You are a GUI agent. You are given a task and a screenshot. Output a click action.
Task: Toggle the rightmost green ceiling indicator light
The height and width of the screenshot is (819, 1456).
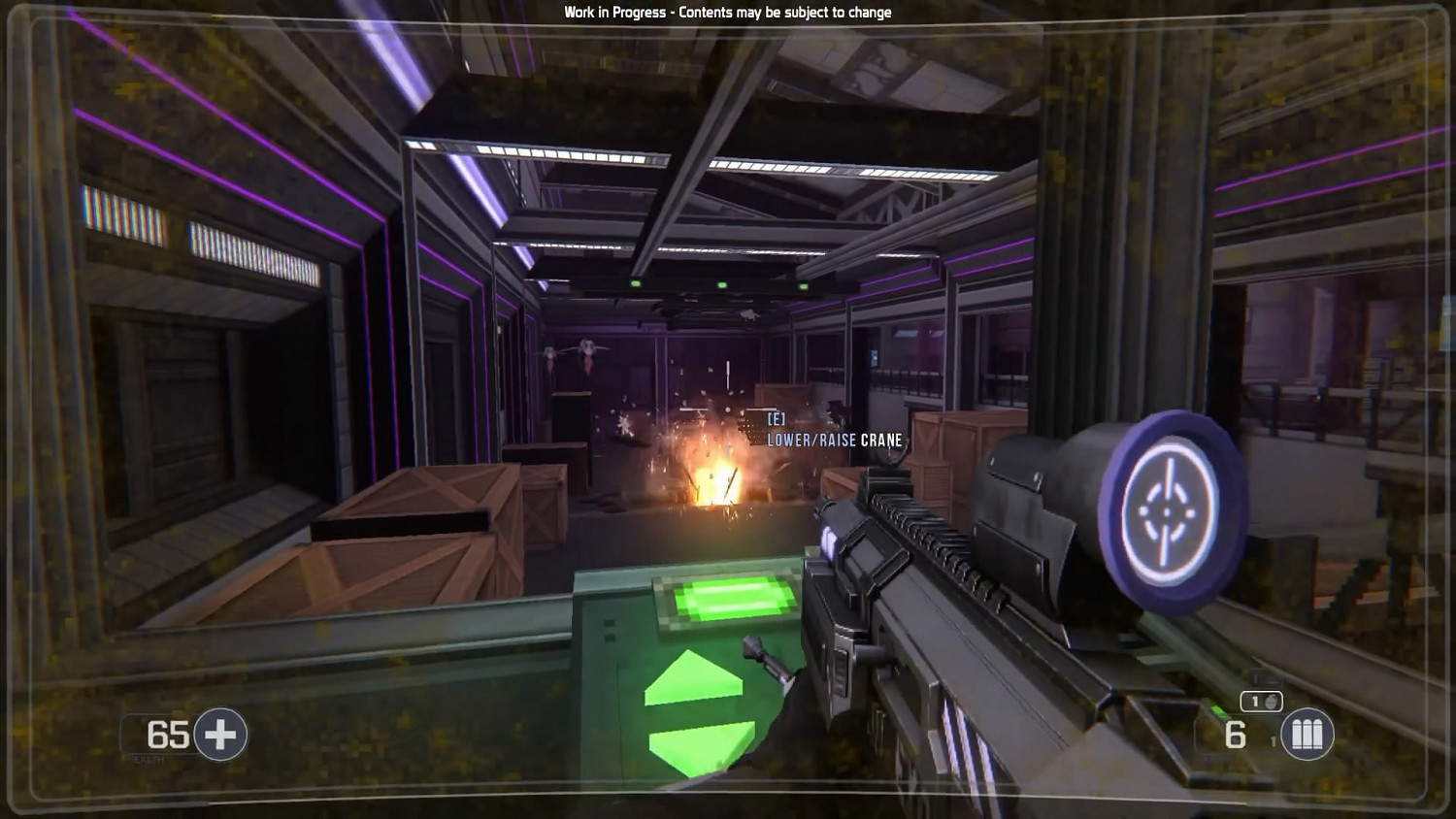[803, 285]
